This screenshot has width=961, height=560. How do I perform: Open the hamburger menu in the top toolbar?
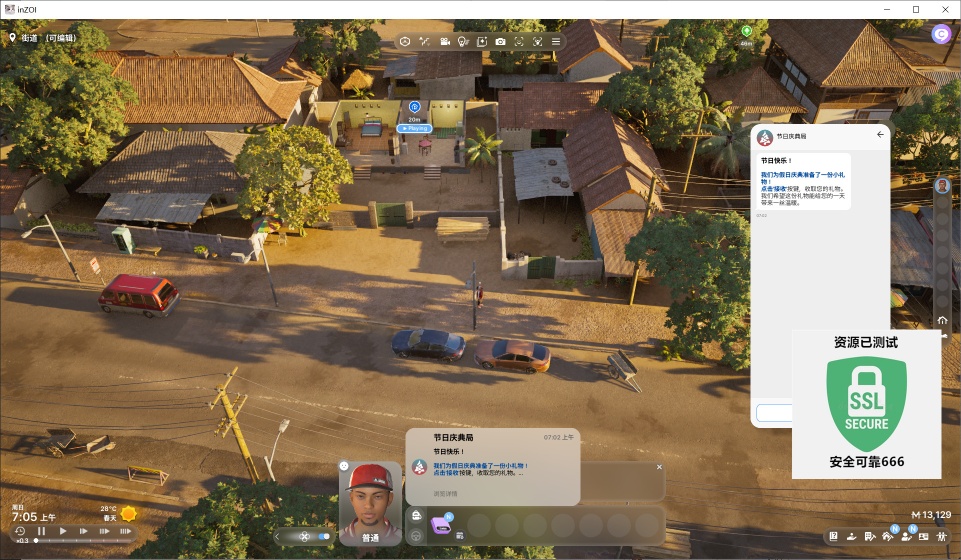pos(556,41)
